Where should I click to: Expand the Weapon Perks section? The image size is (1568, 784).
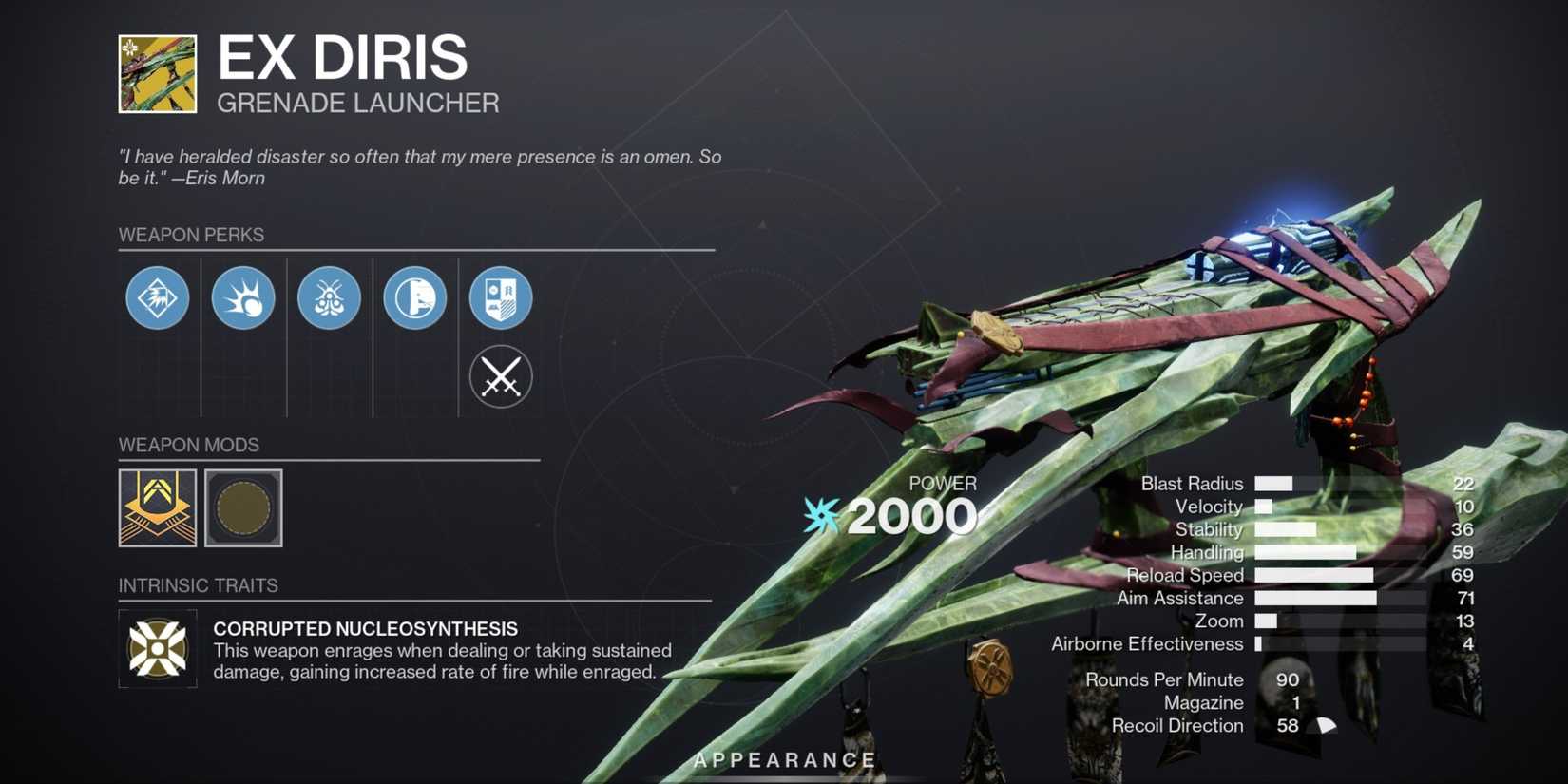click(193, 235)
